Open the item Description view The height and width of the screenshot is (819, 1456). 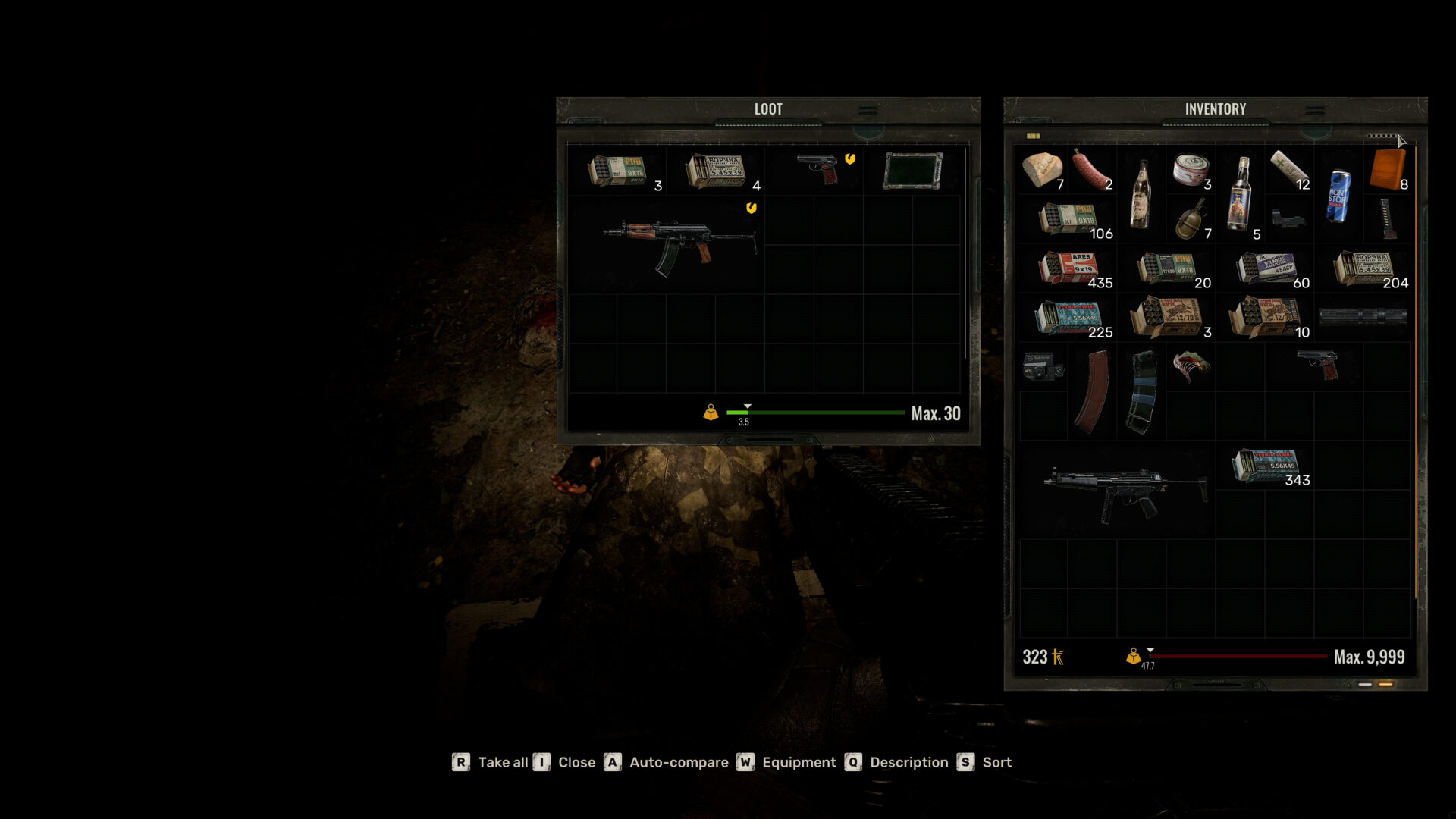pos(908,762)
